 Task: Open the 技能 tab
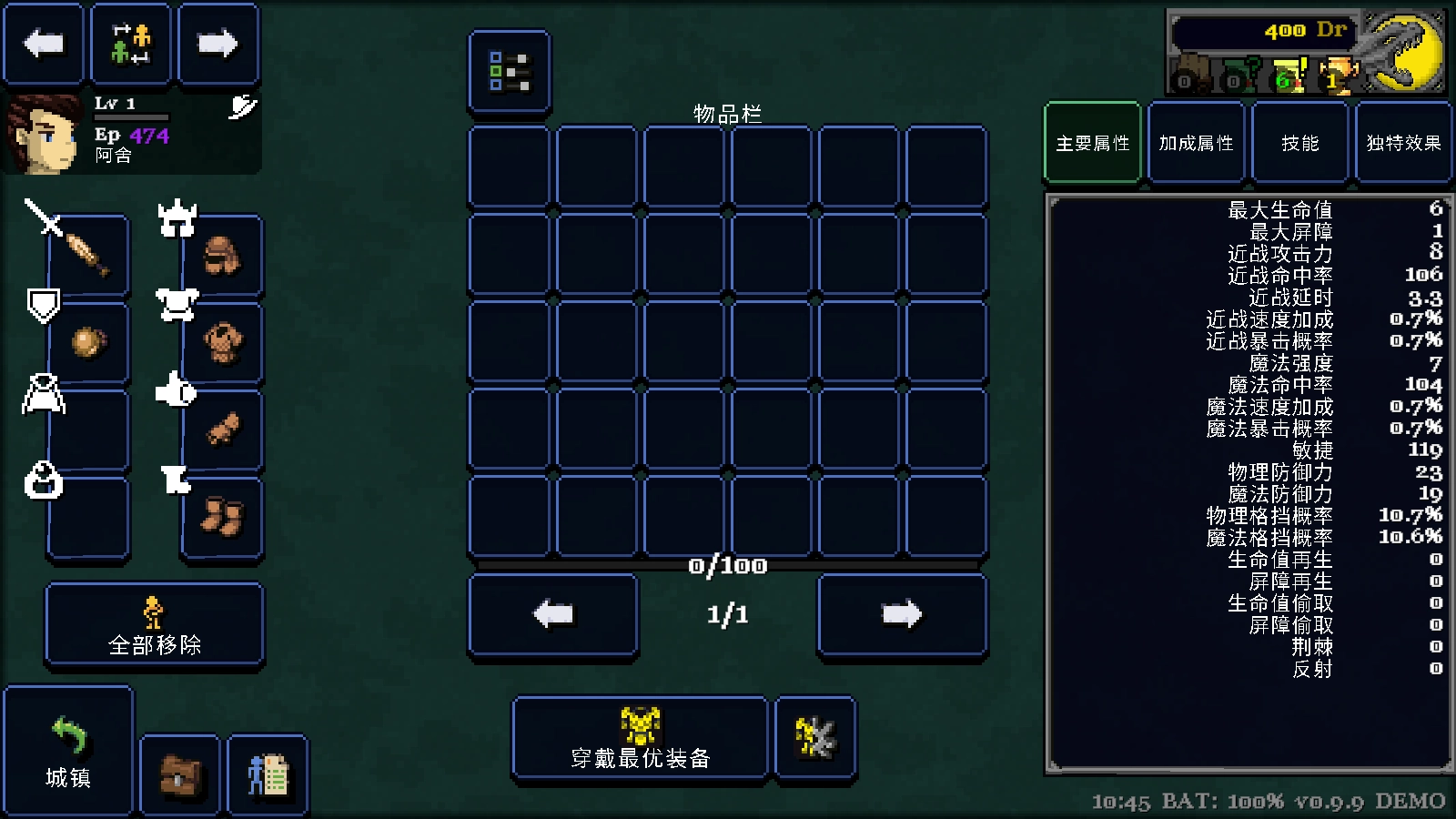point(1299,143)
